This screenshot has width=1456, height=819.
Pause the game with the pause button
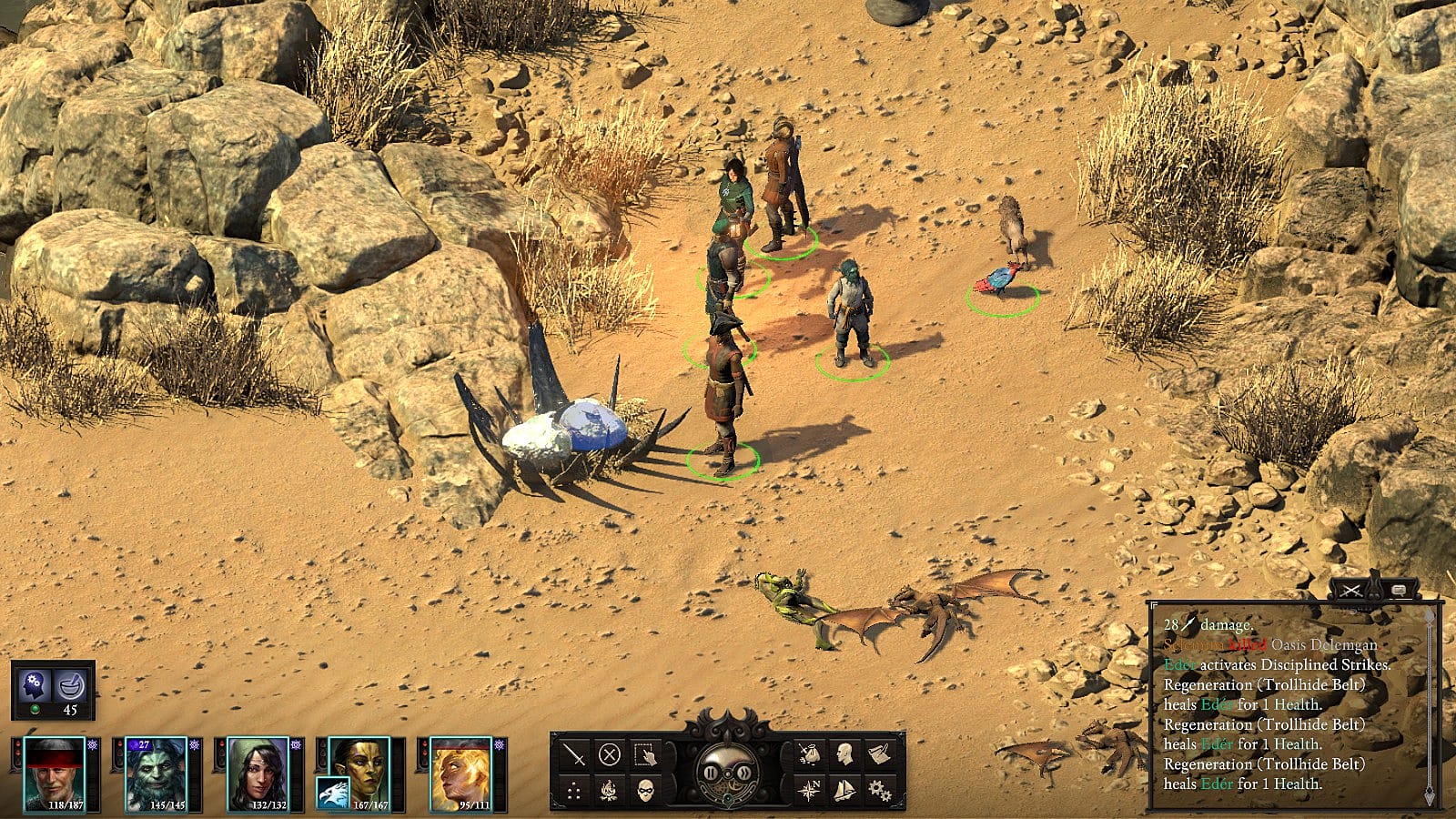click(709, 773)
